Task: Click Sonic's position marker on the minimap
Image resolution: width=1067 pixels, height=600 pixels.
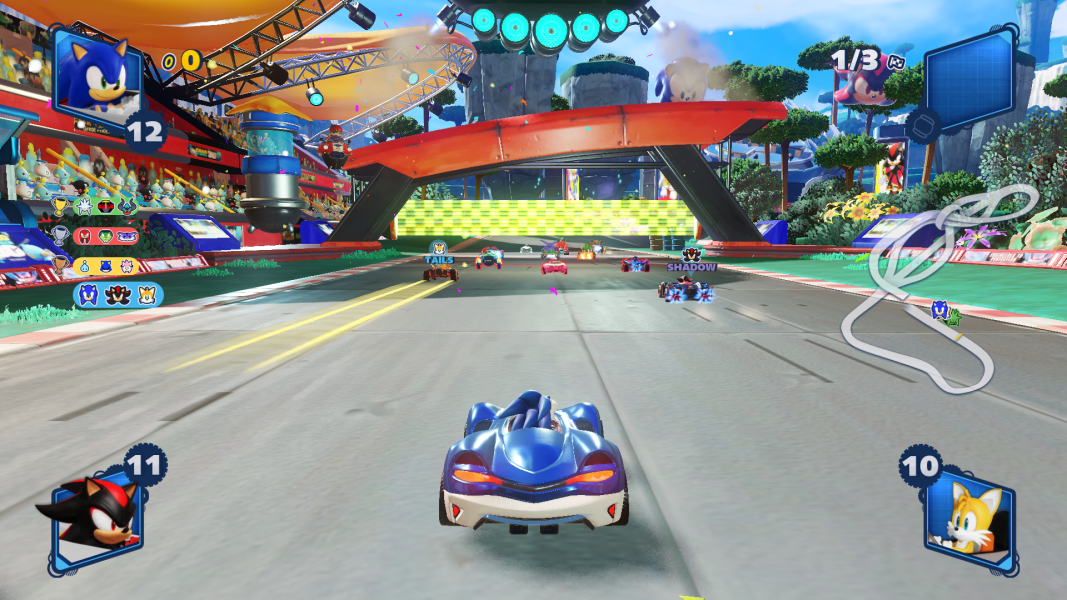Action: pyautogui.click(x=940, y=309)
